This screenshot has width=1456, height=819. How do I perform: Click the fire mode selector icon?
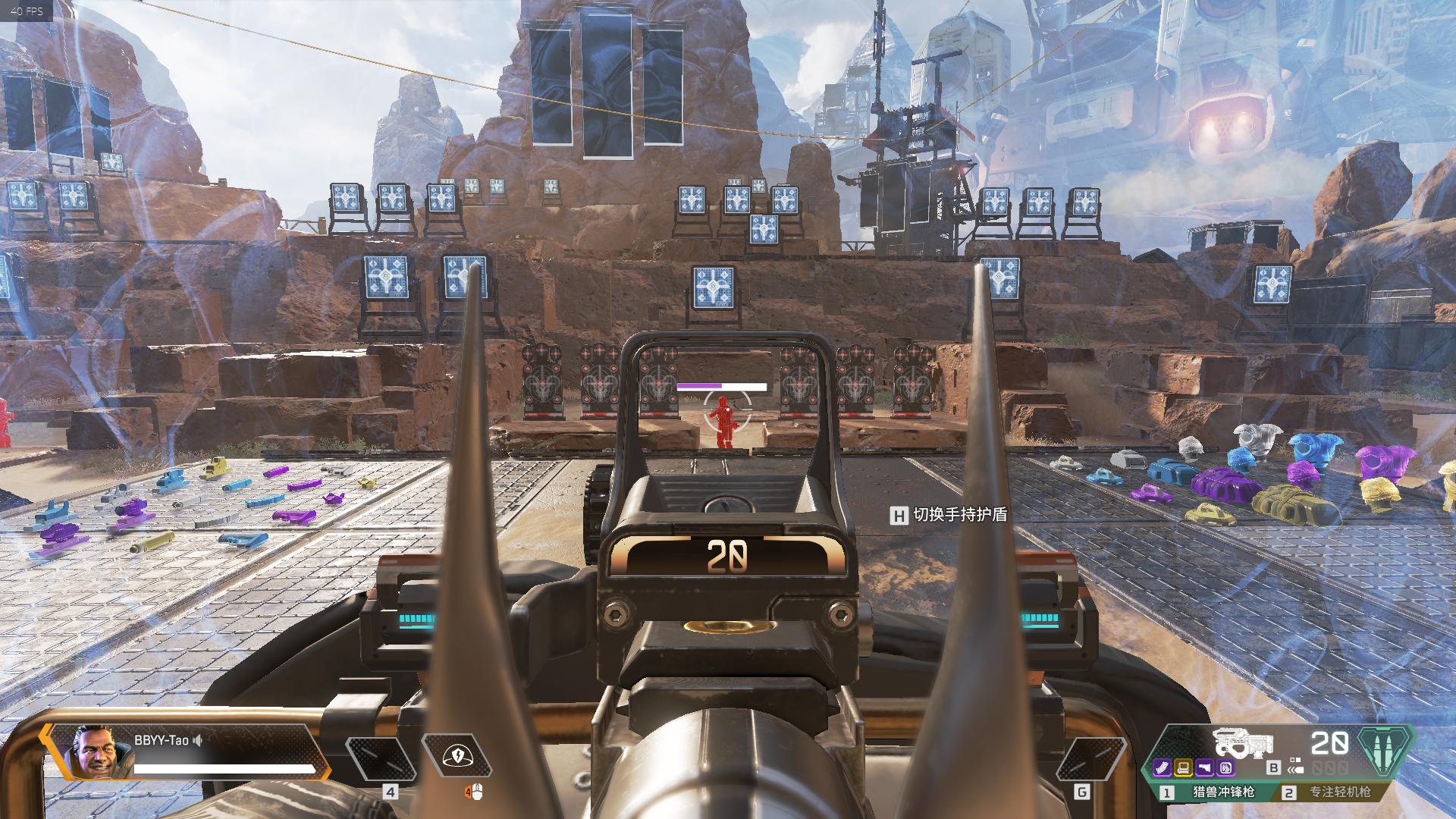[x=1295, y=766]
